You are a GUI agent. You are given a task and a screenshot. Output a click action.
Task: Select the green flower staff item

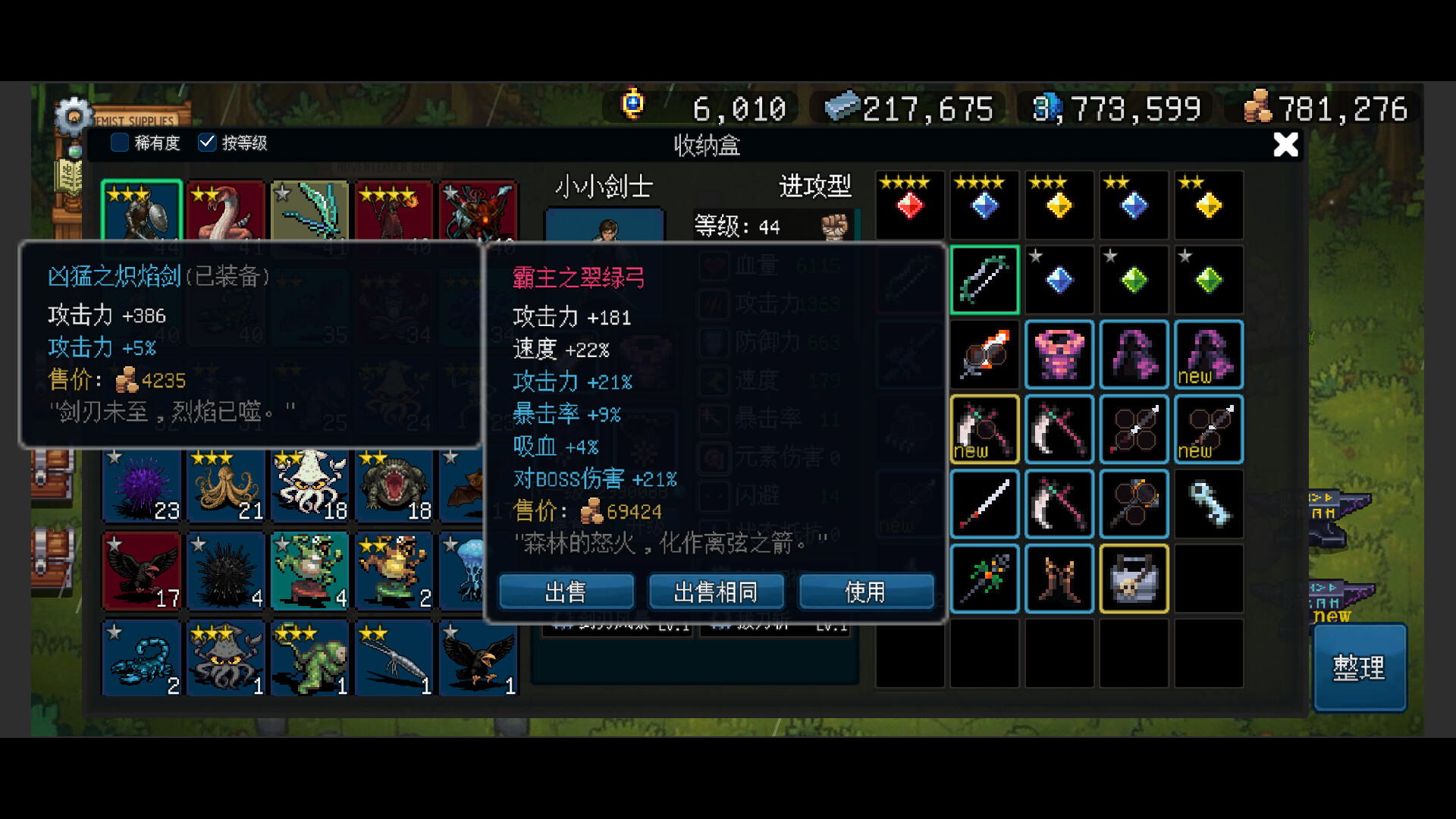(984, 579)
